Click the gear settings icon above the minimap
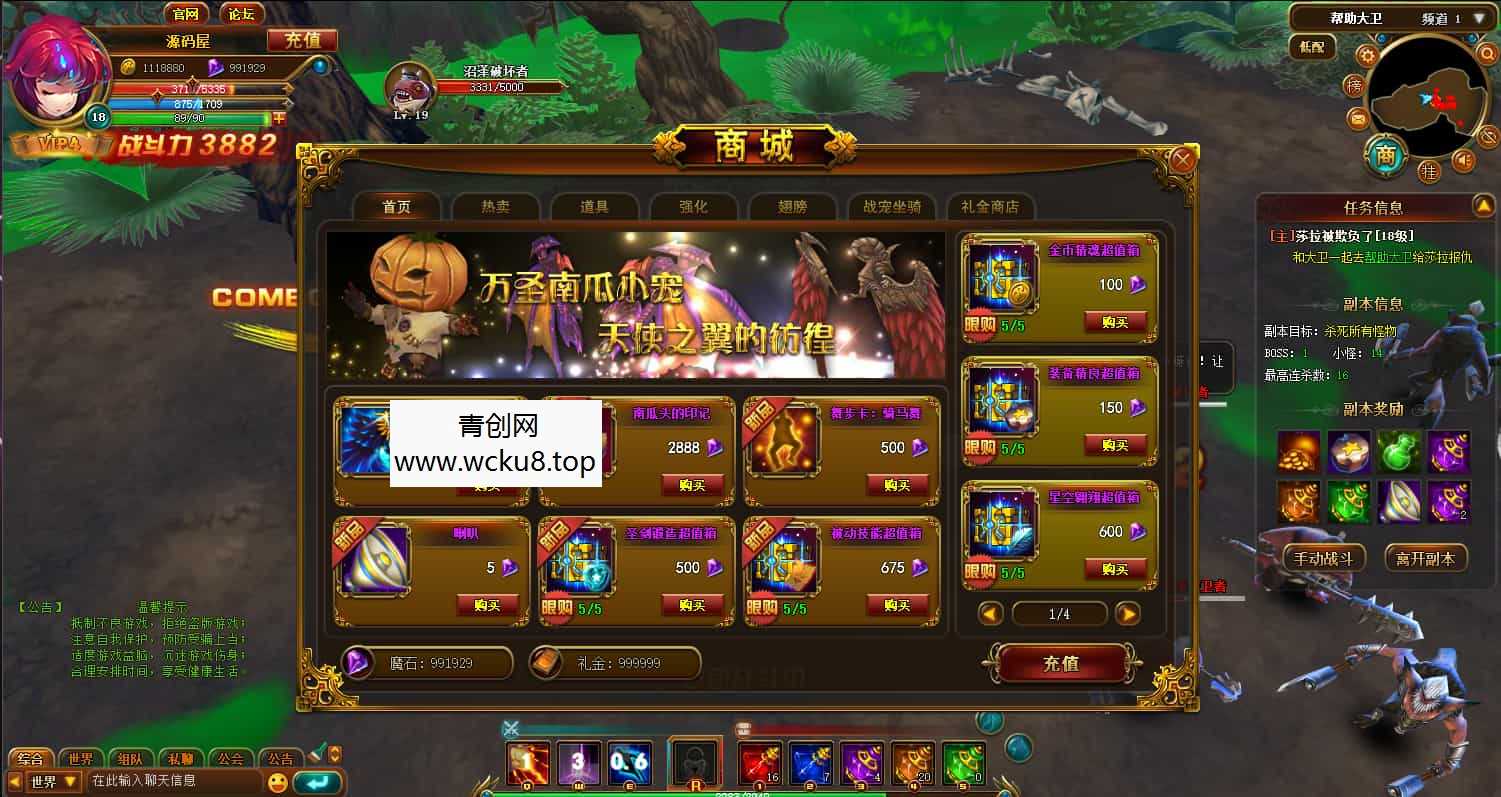1501x797 pixels. (x=1368, y=55)
